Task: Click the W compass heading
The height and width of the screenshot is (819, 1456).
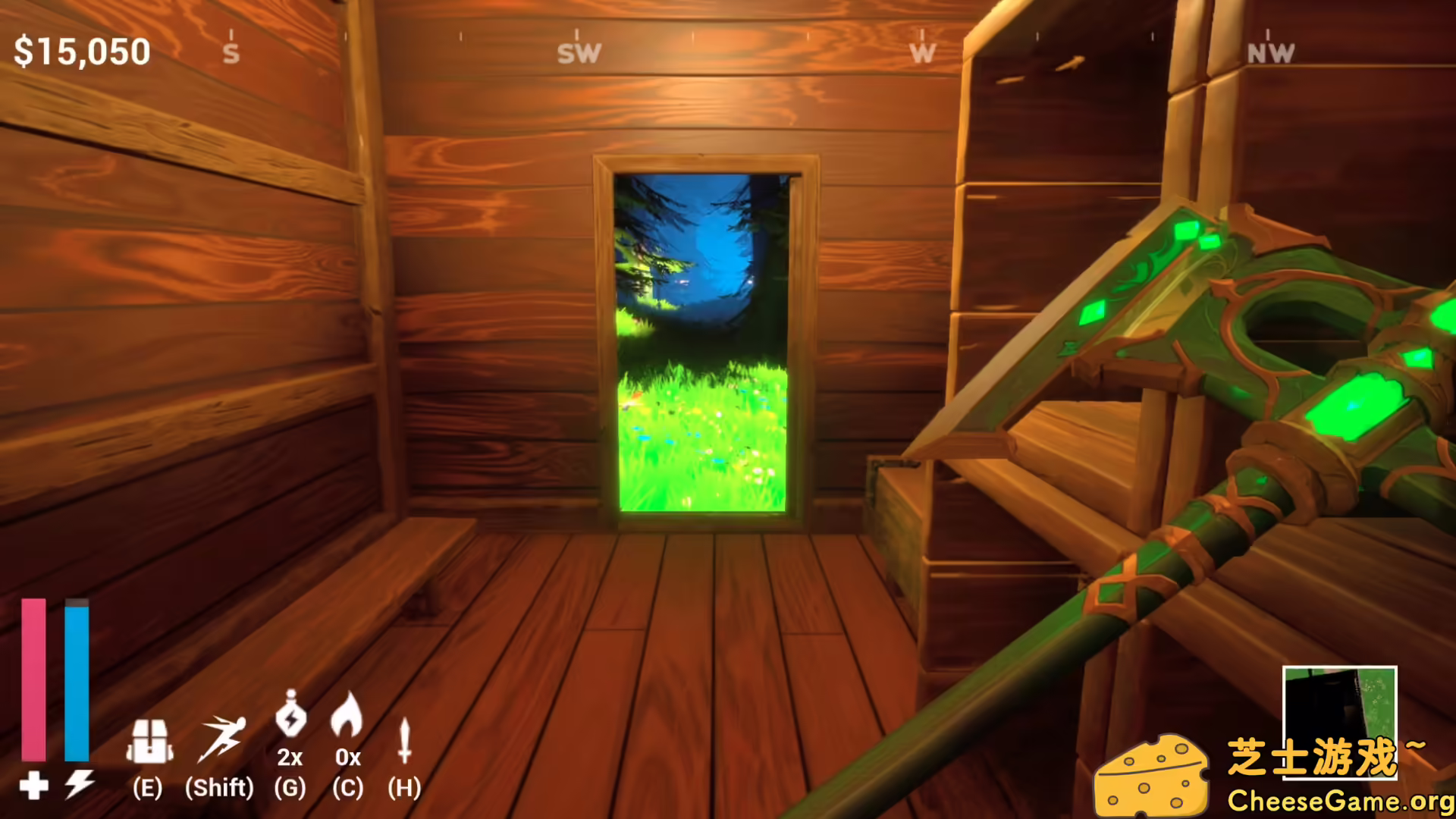Action: pos(922,52)
